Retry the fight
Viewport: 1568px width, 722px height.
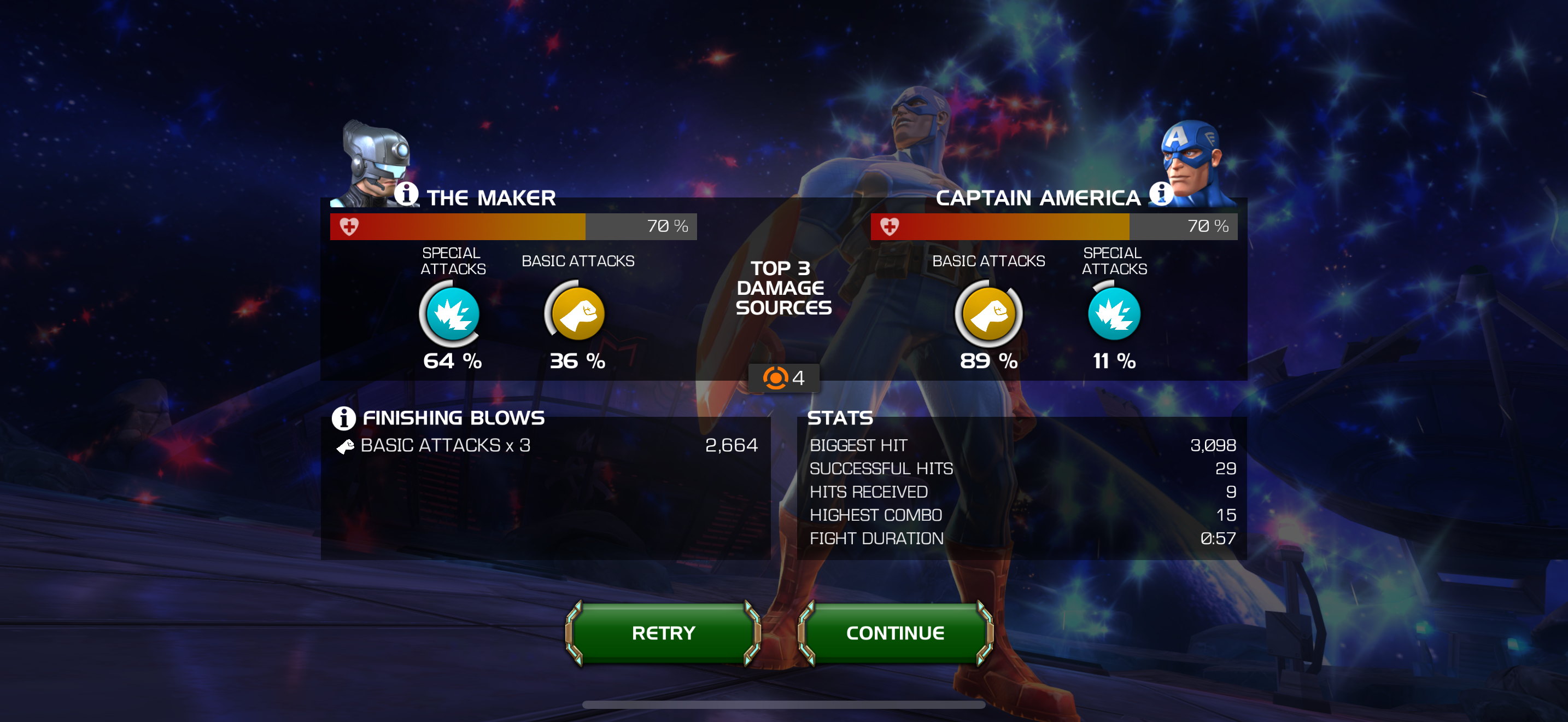663,632
